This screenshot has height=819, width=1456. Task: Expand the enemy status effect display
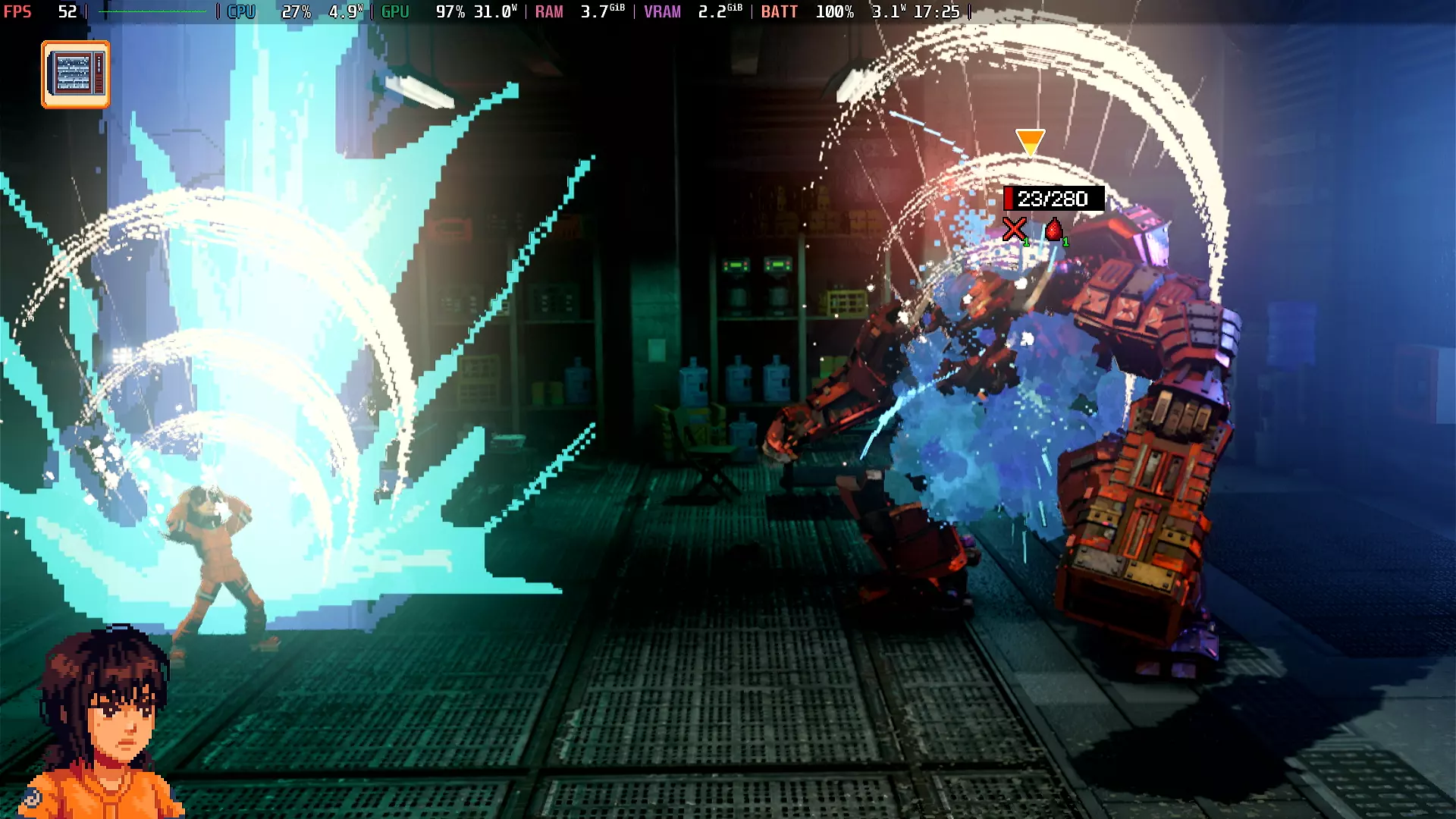(x=1039, y=231)
